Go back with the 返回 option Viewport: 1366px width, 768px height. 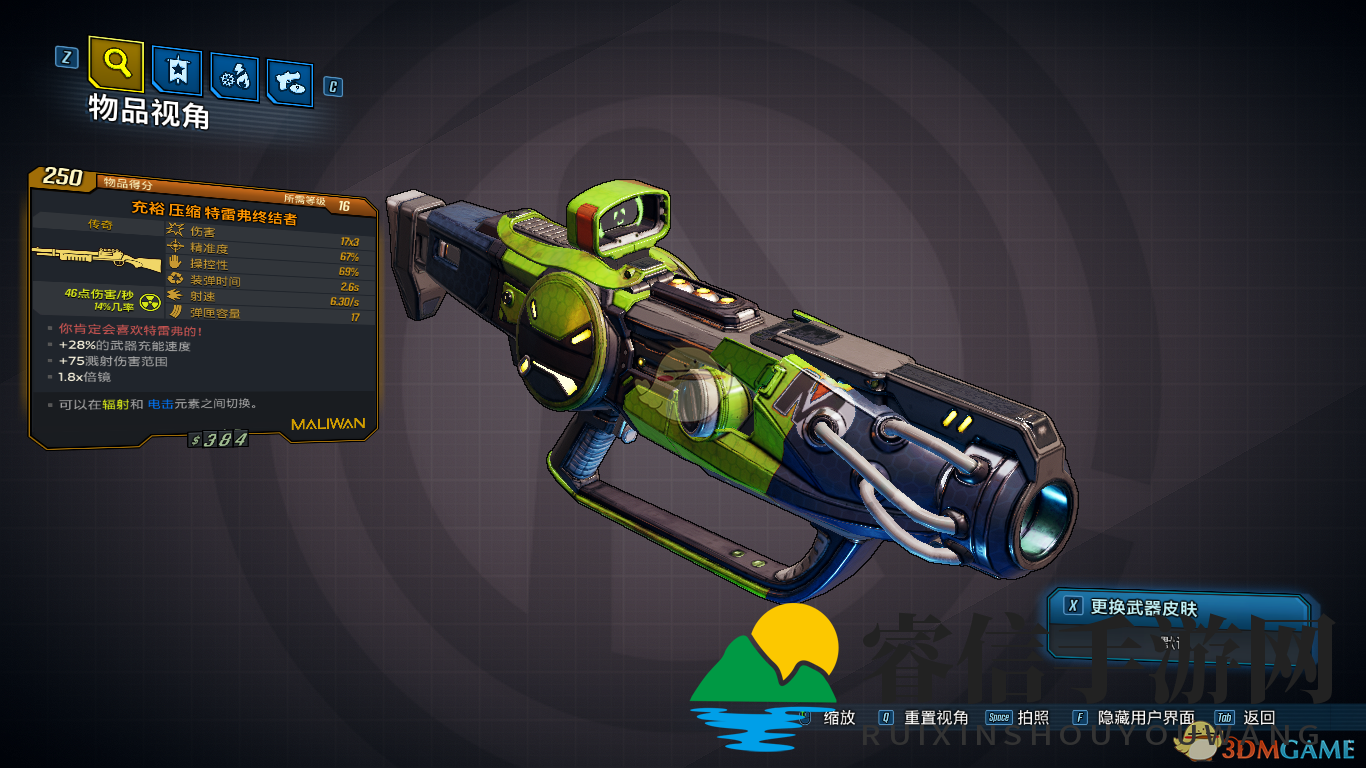point(1258,718)
